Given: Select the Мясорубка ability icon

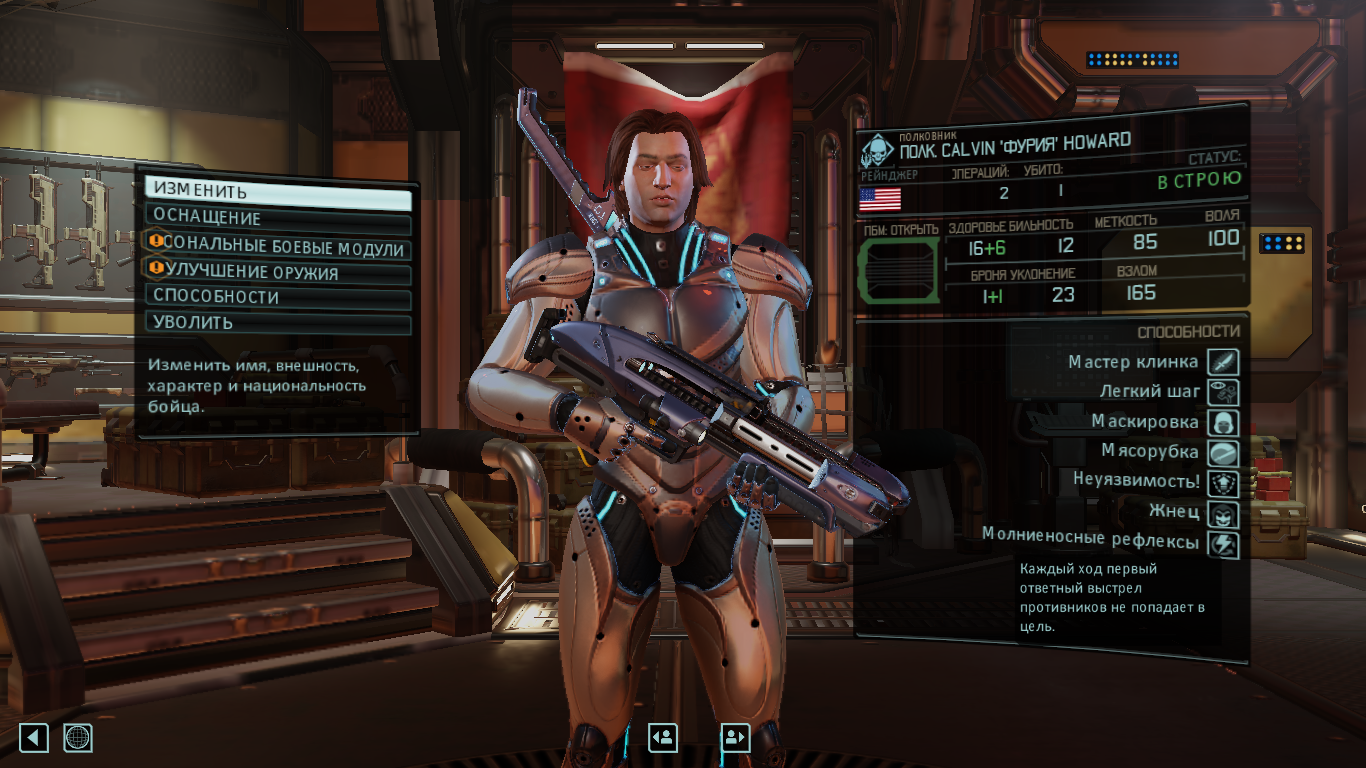Looking at the screenshot, I should 1223,453.
